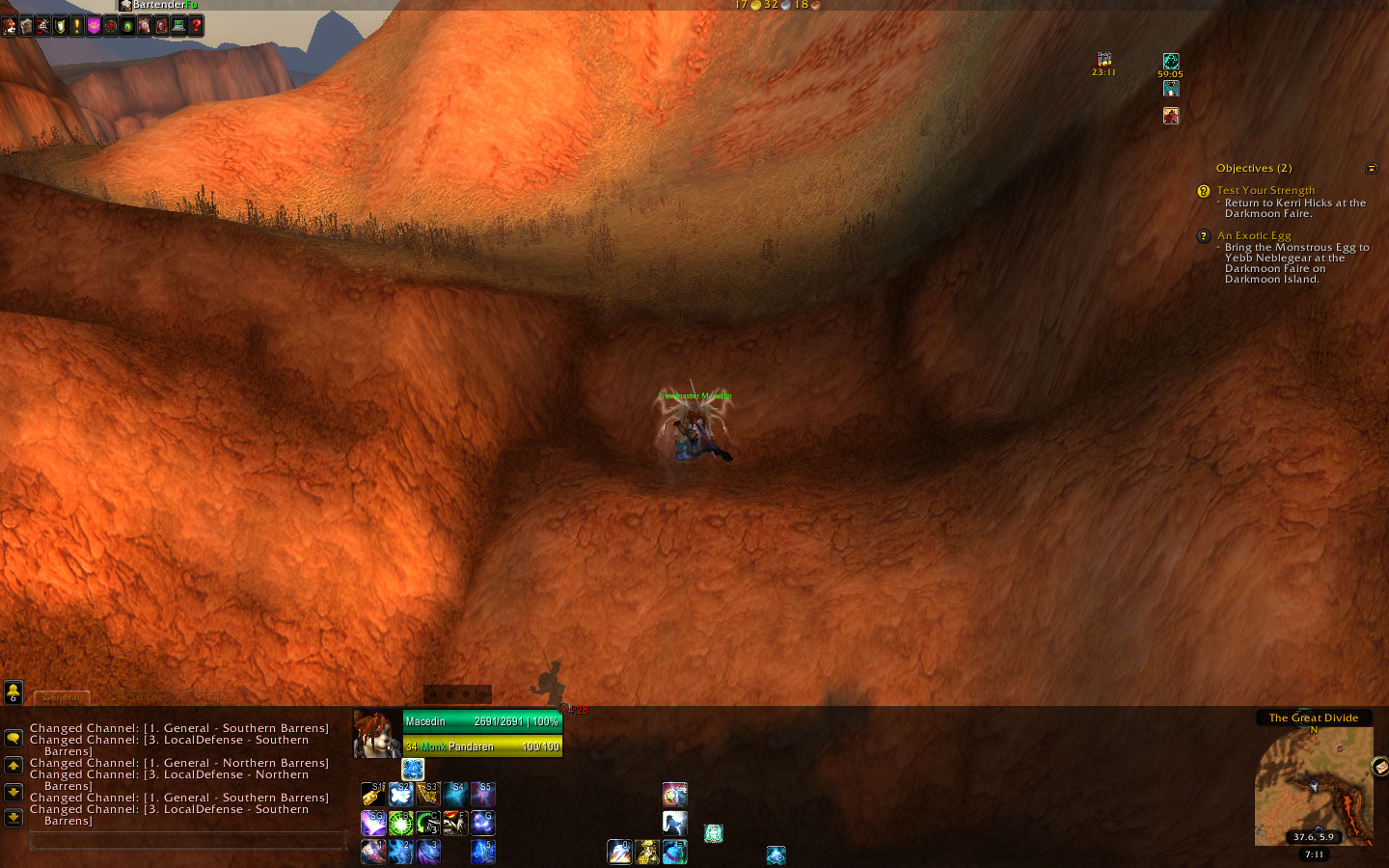Click the purple paw banner micro button
The image size is (1389, 868).
tap(94, 26)
